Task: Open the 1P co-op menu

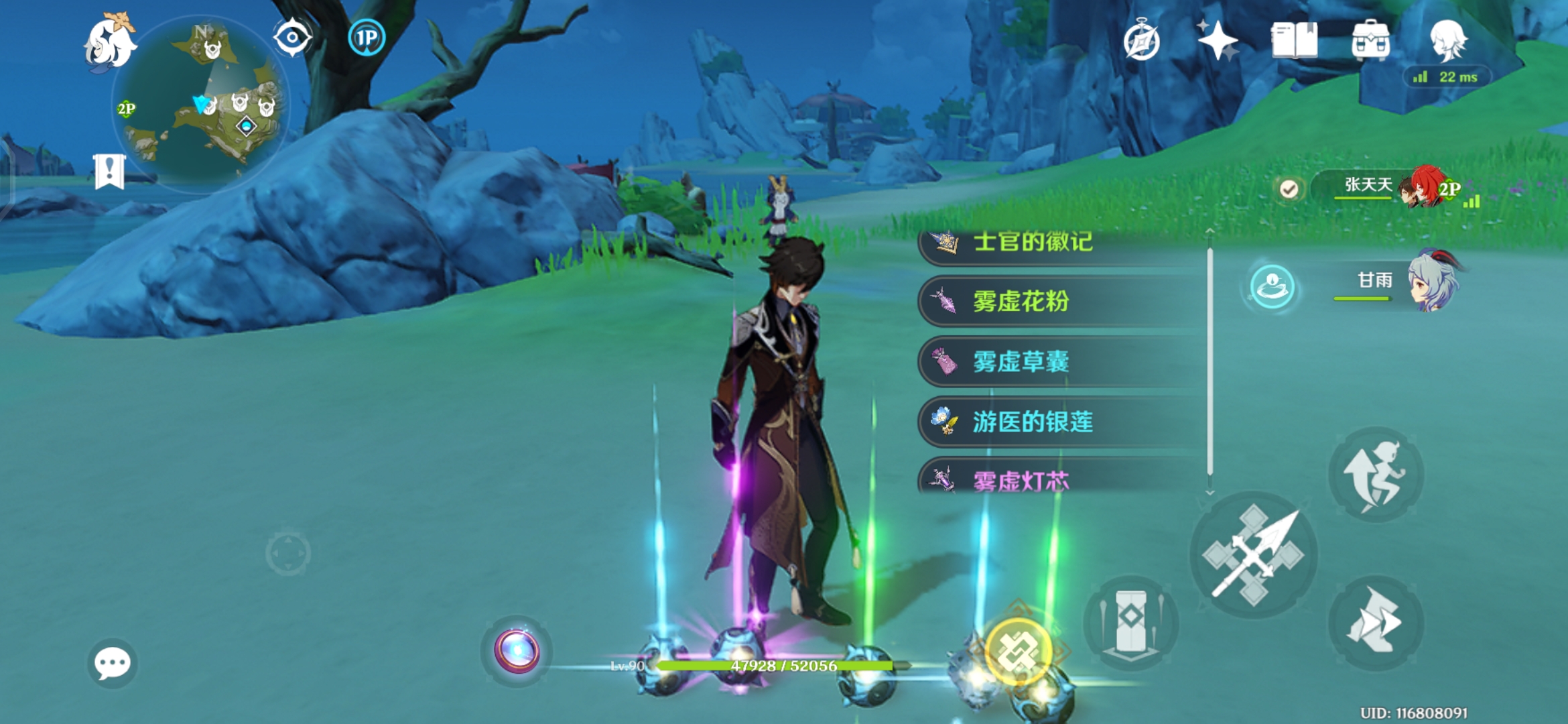Action: [x=367, y=38]
